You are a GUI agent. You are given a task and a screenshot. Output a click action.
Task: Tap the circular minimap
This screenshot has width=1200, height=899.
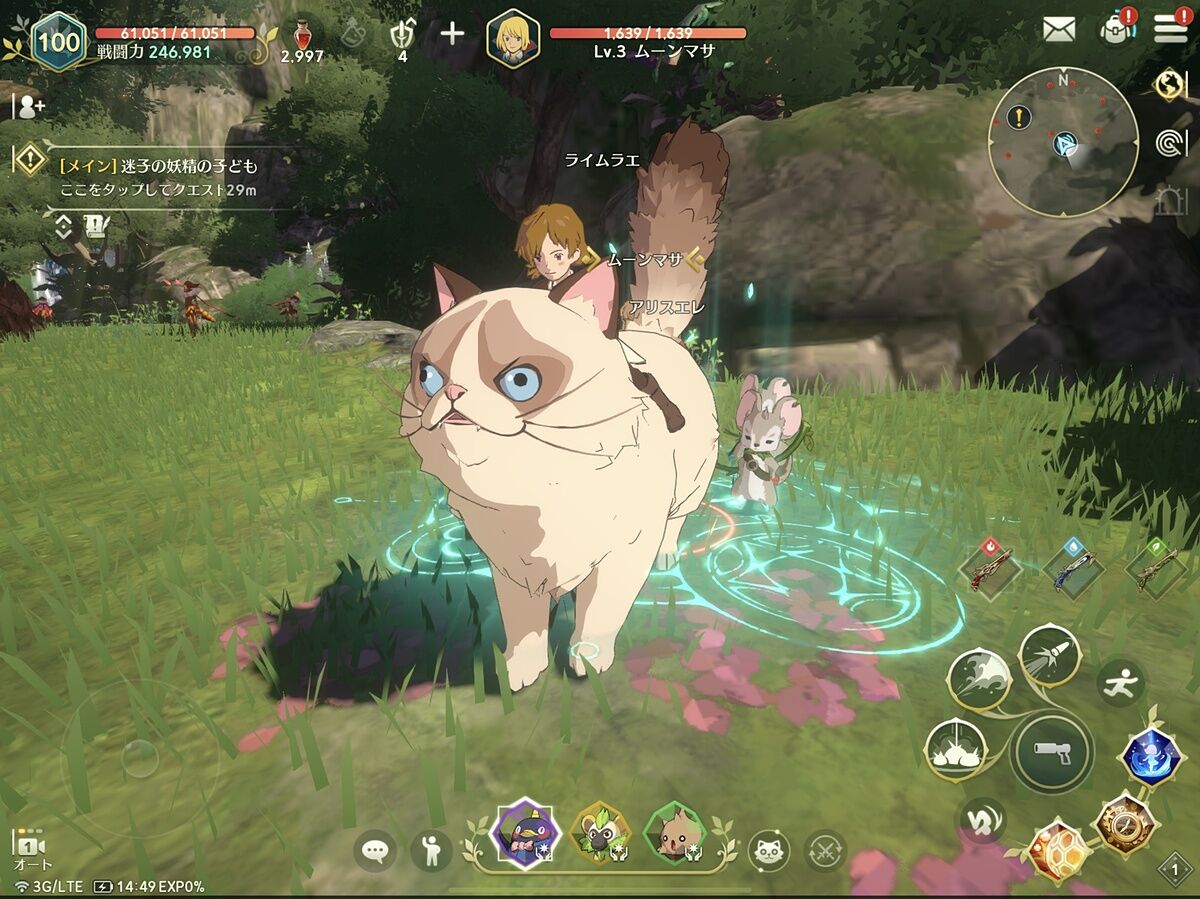coord(1062,141)
